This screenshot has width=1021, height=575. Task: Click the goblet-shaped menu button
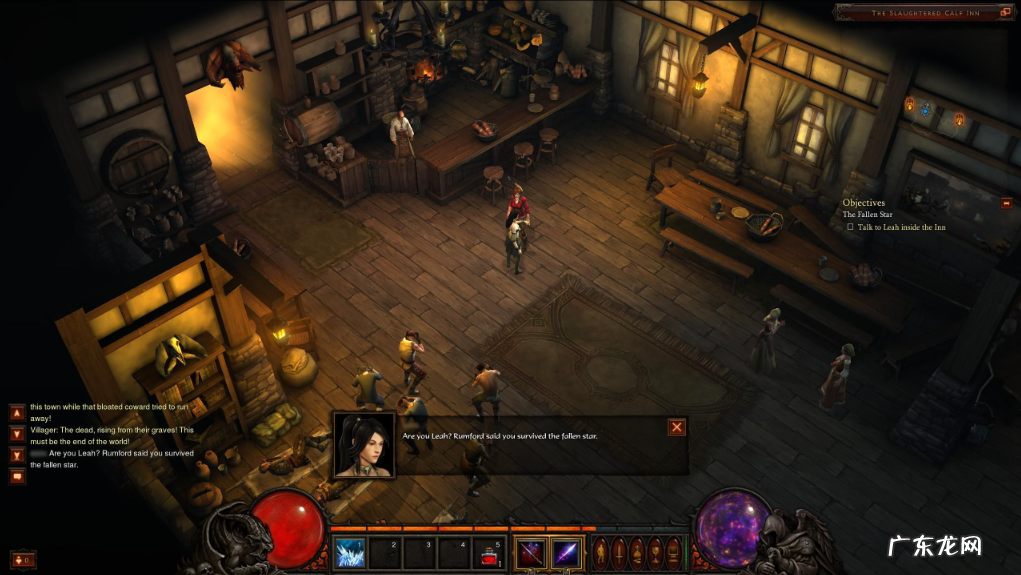(655, 551)
